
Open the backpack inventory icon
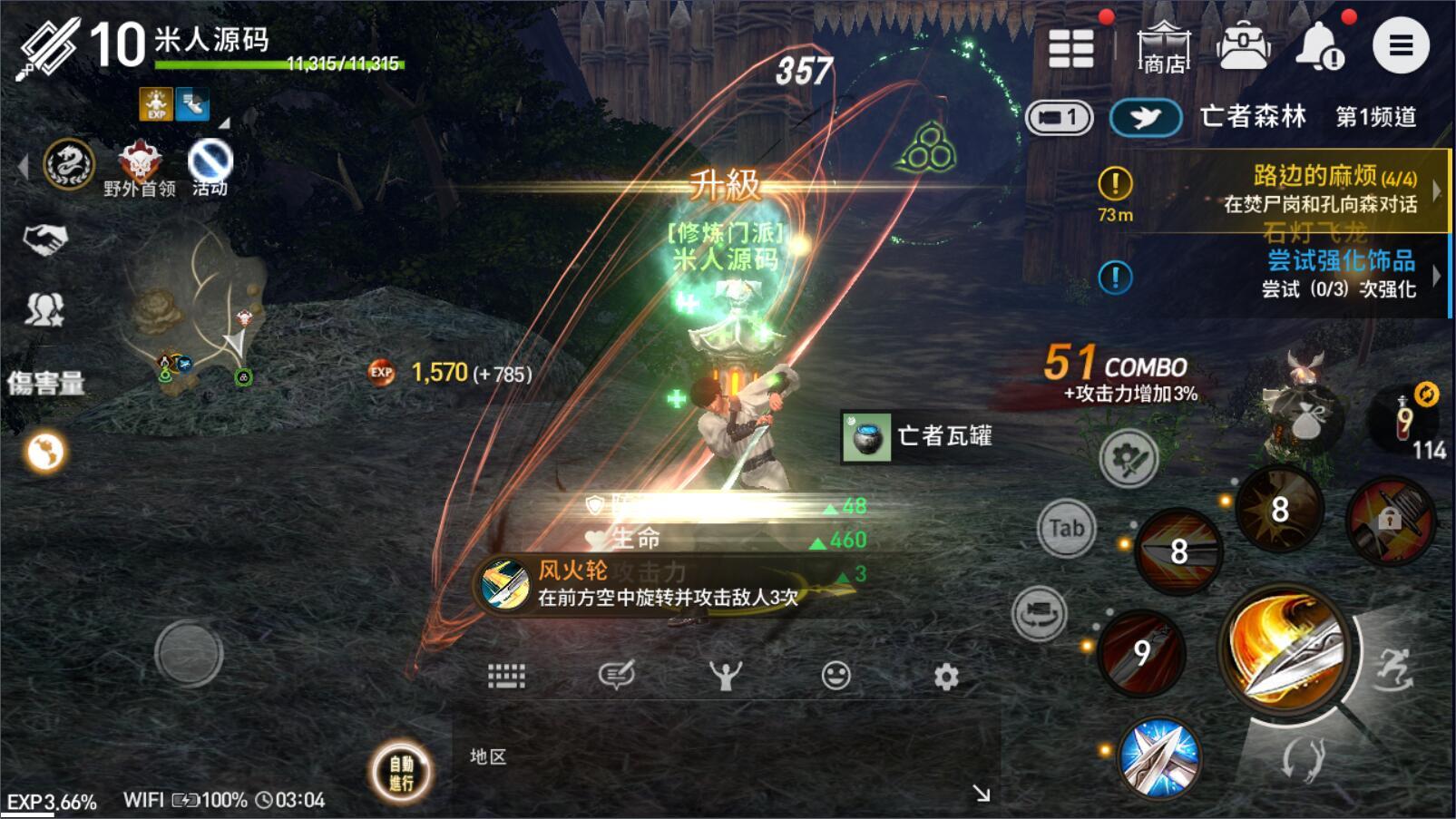(1244, 45)
